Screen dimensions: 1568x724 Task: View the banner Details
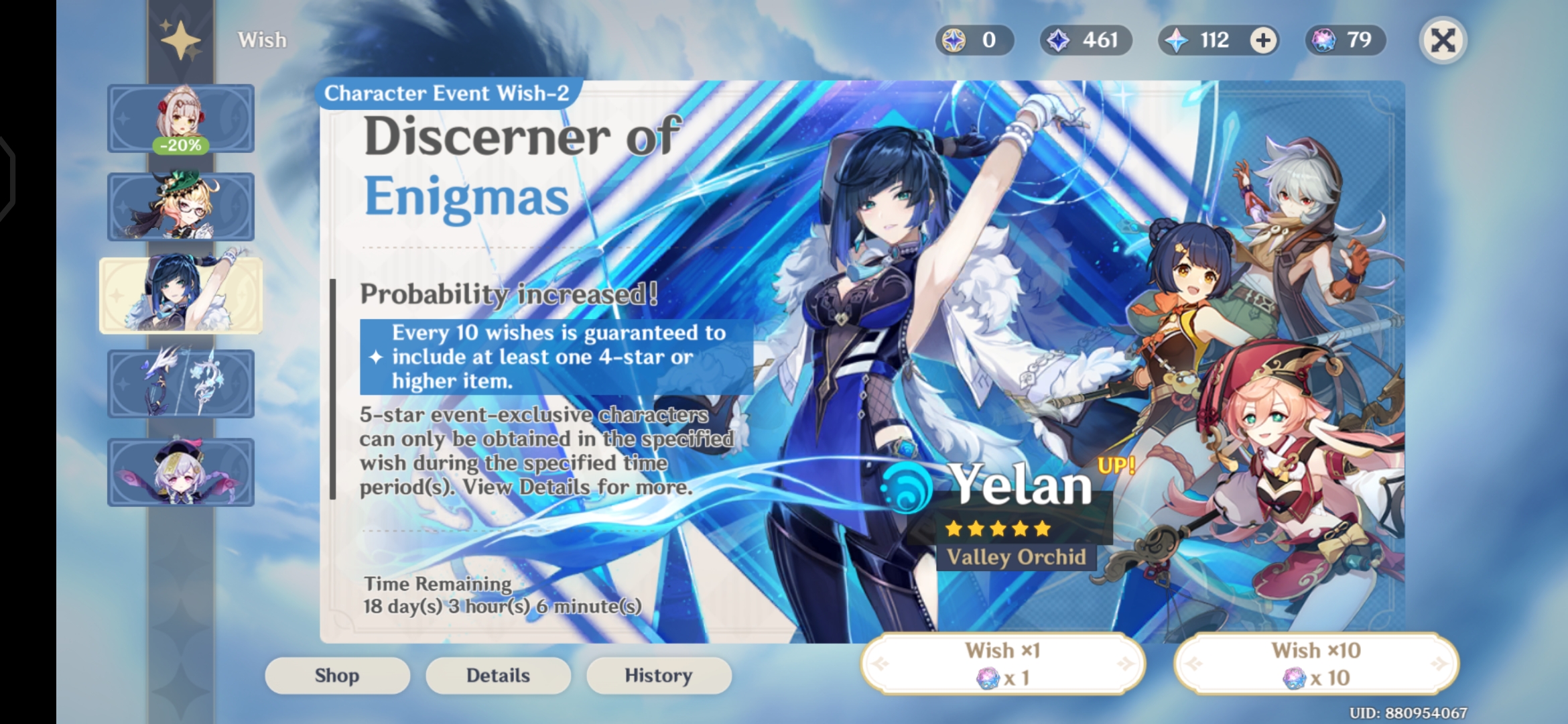click(498, 675)
